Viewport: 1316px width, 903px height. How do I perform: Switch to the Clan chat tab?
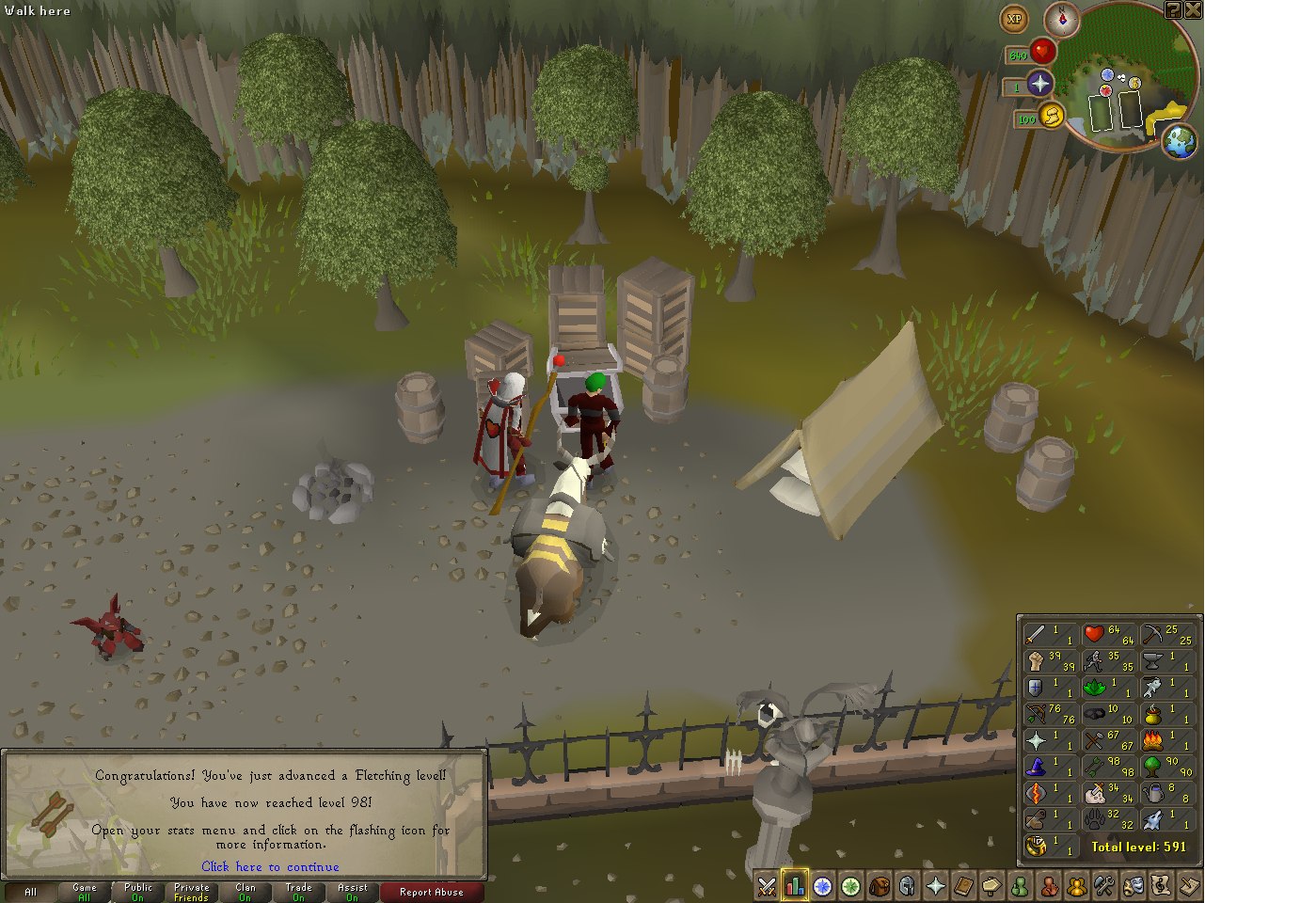pyautogui.click(x=245, y=892)
